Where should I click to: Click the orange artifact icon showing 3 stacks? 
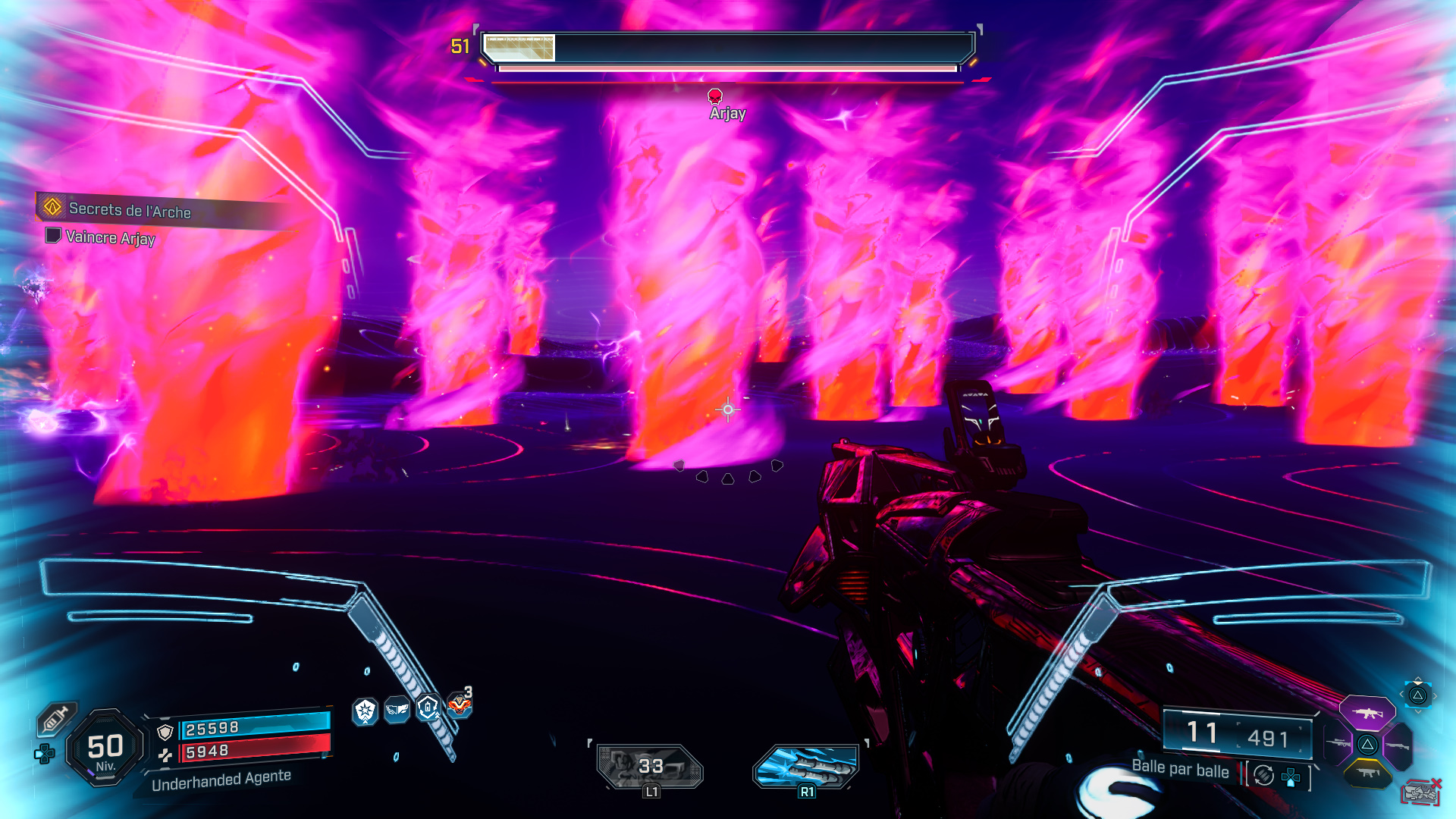(x=459, y=705)
